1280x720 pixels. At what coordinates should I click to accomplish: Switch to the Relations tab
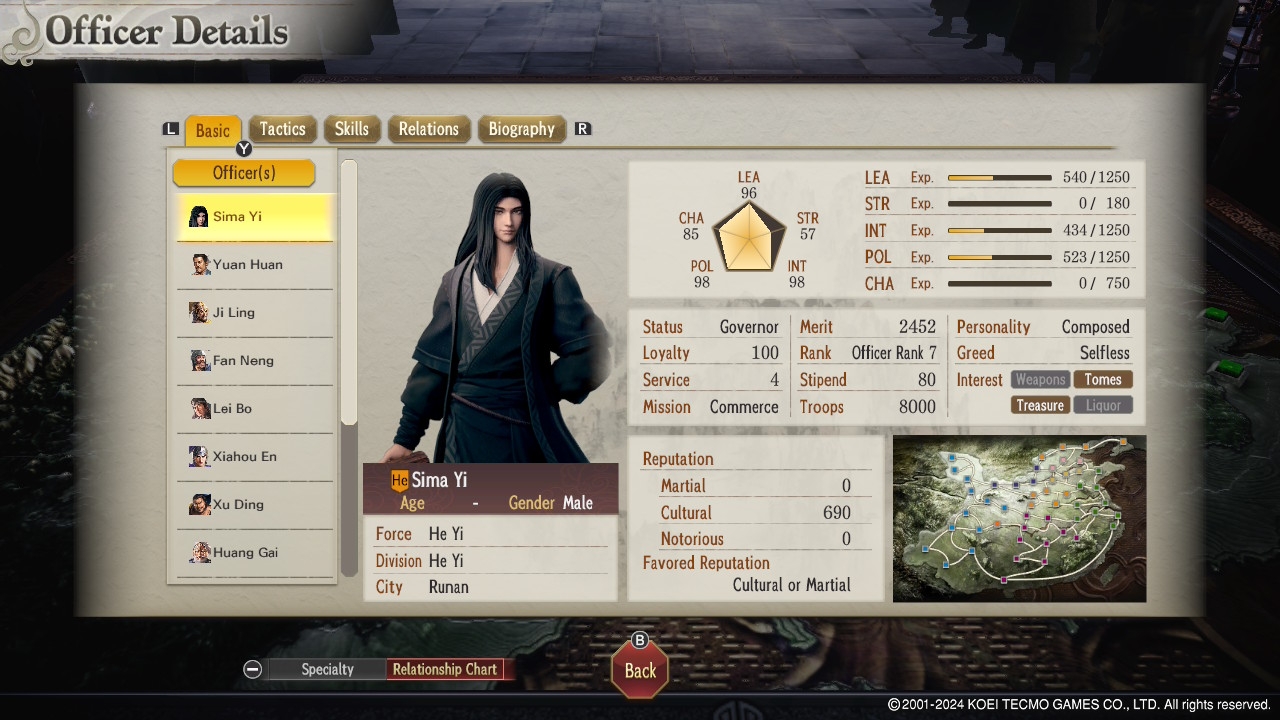click(428, 129)
